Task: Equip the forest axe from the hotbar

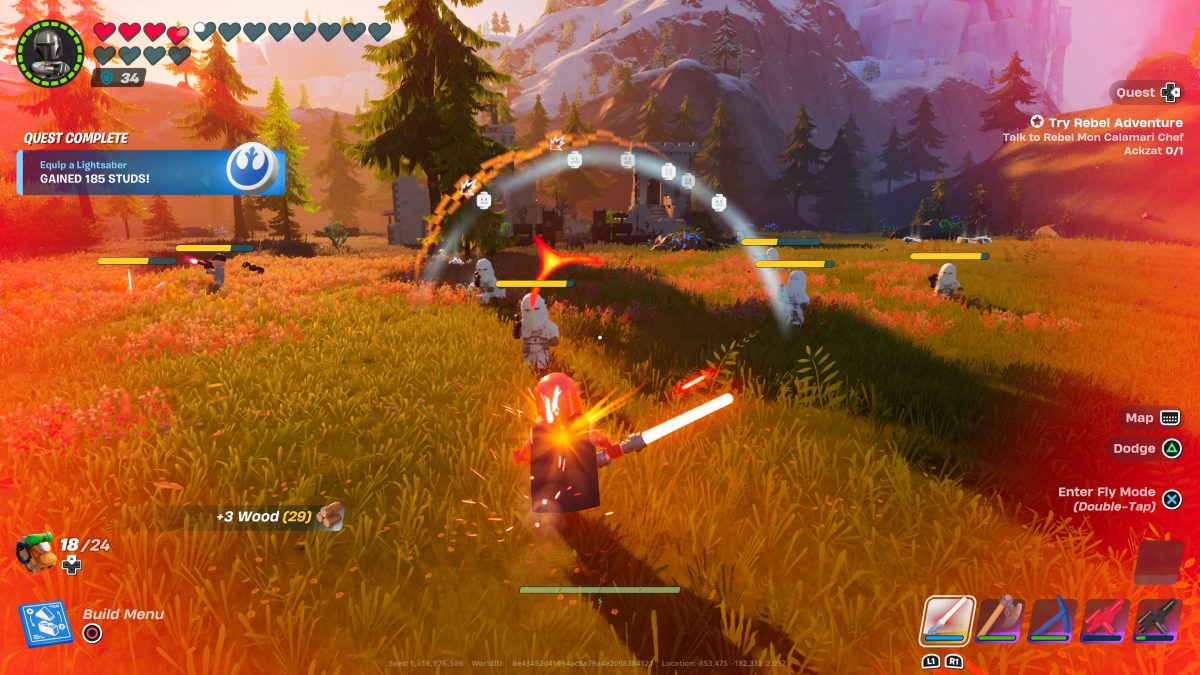Action: pos(999,619)
